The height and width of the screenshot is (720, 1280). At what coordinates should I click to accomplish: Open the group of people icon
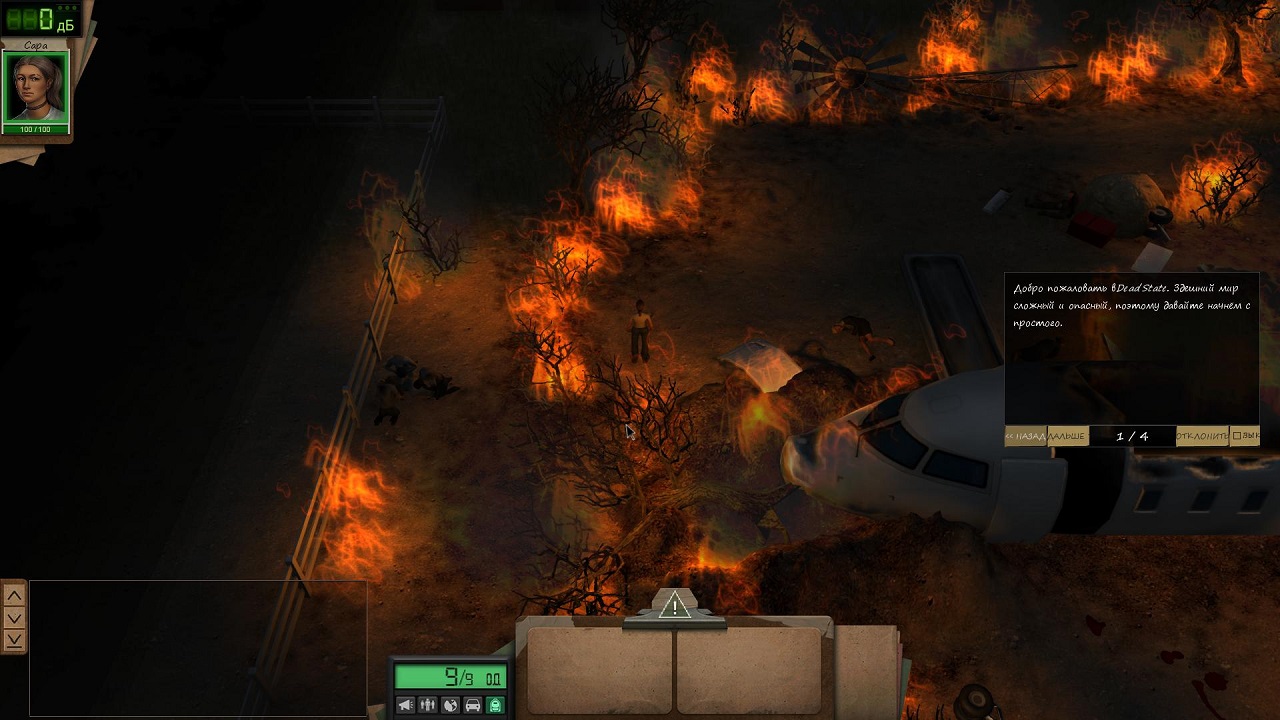[x=428, y=705]
